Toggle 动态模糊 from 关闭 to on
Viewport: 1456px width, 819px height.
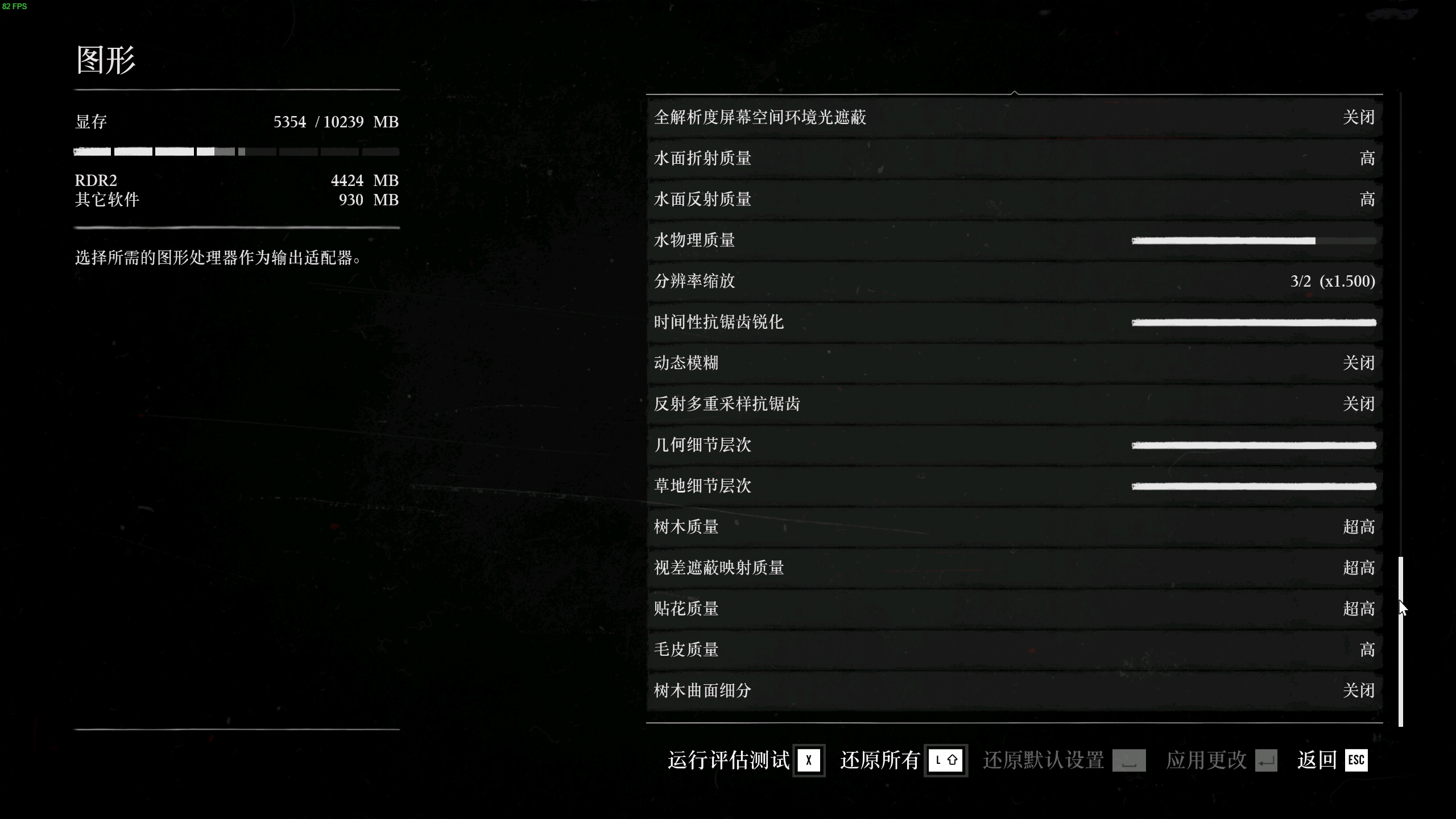(1012, 363)
